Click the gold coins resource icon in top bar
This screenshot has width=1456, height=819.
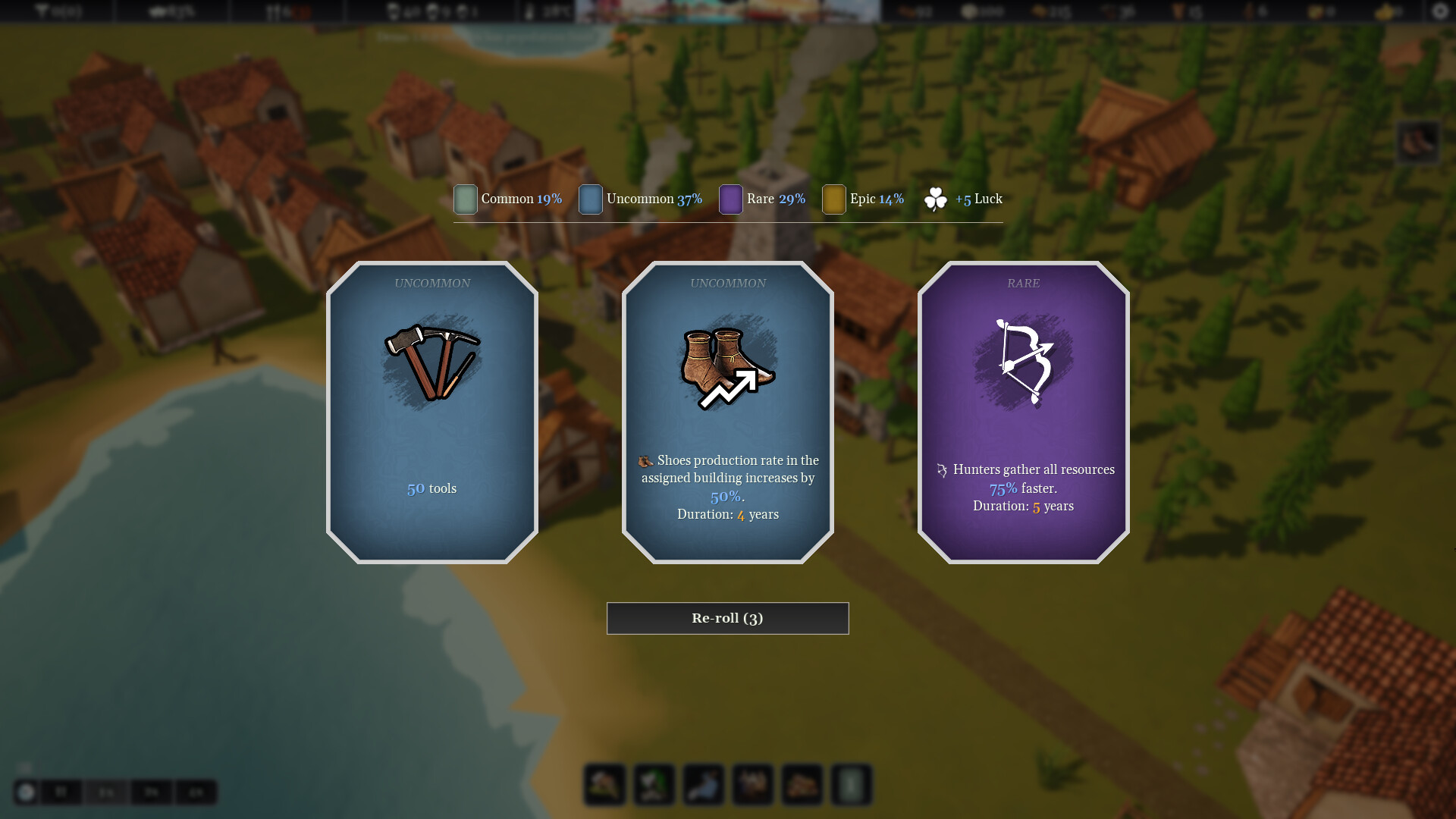pyautogui.click(x=968, y=11)
